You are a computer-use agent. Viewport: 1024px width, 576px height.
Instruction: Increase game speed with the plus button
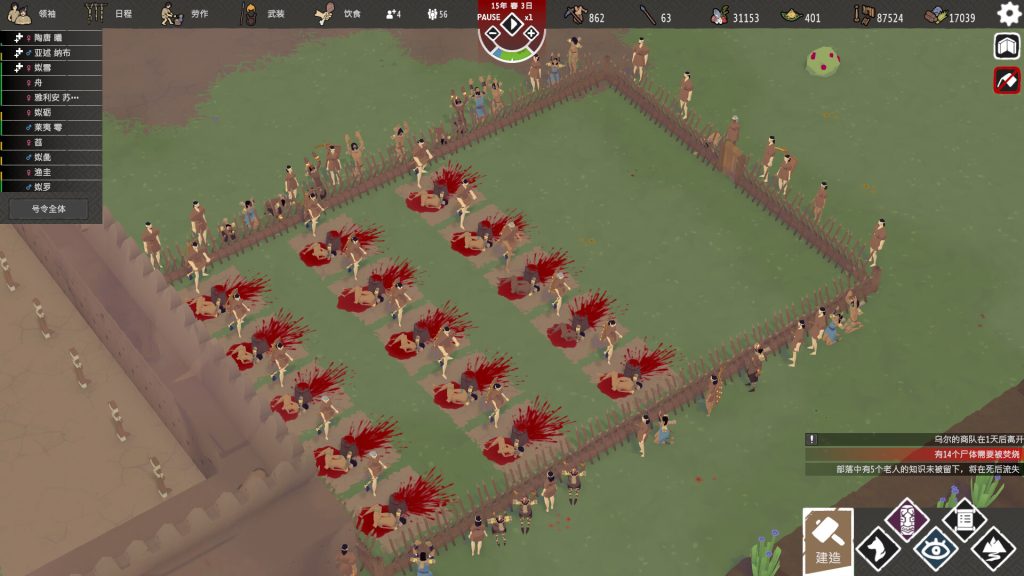click(532, 34)
